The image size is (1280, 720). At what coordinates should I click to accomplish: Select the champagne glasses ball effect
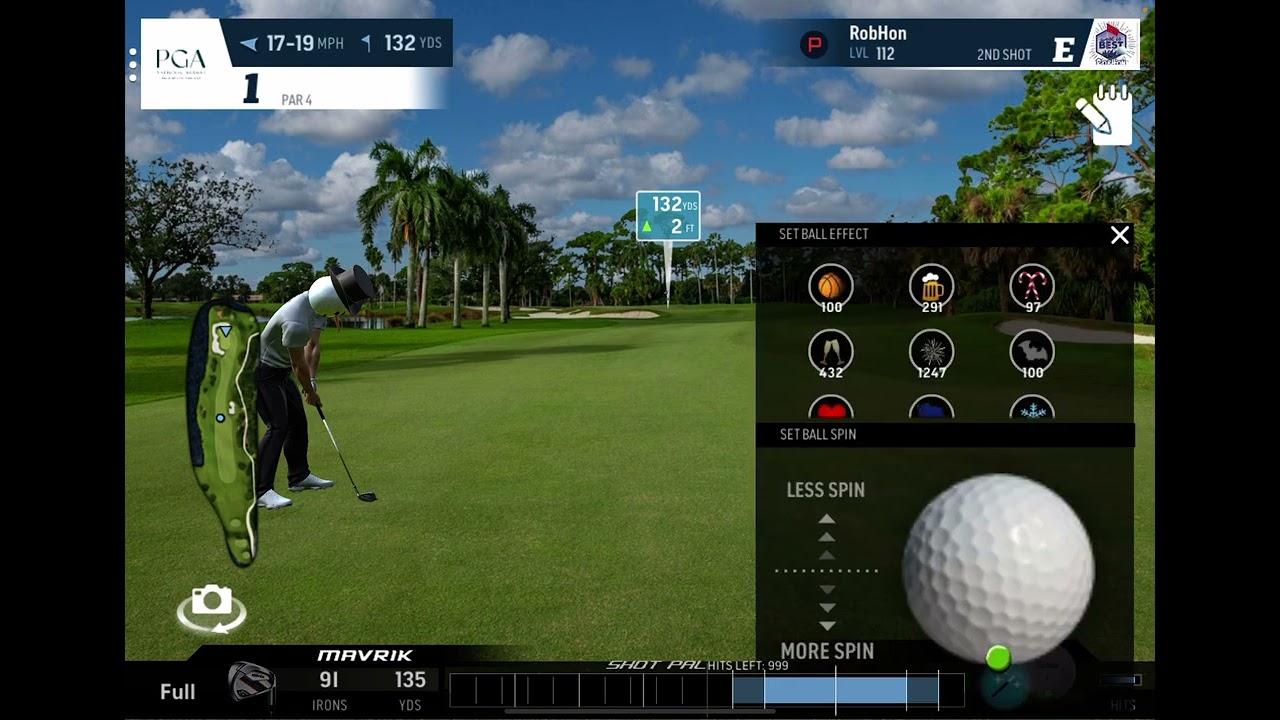[x=831, y=352]
